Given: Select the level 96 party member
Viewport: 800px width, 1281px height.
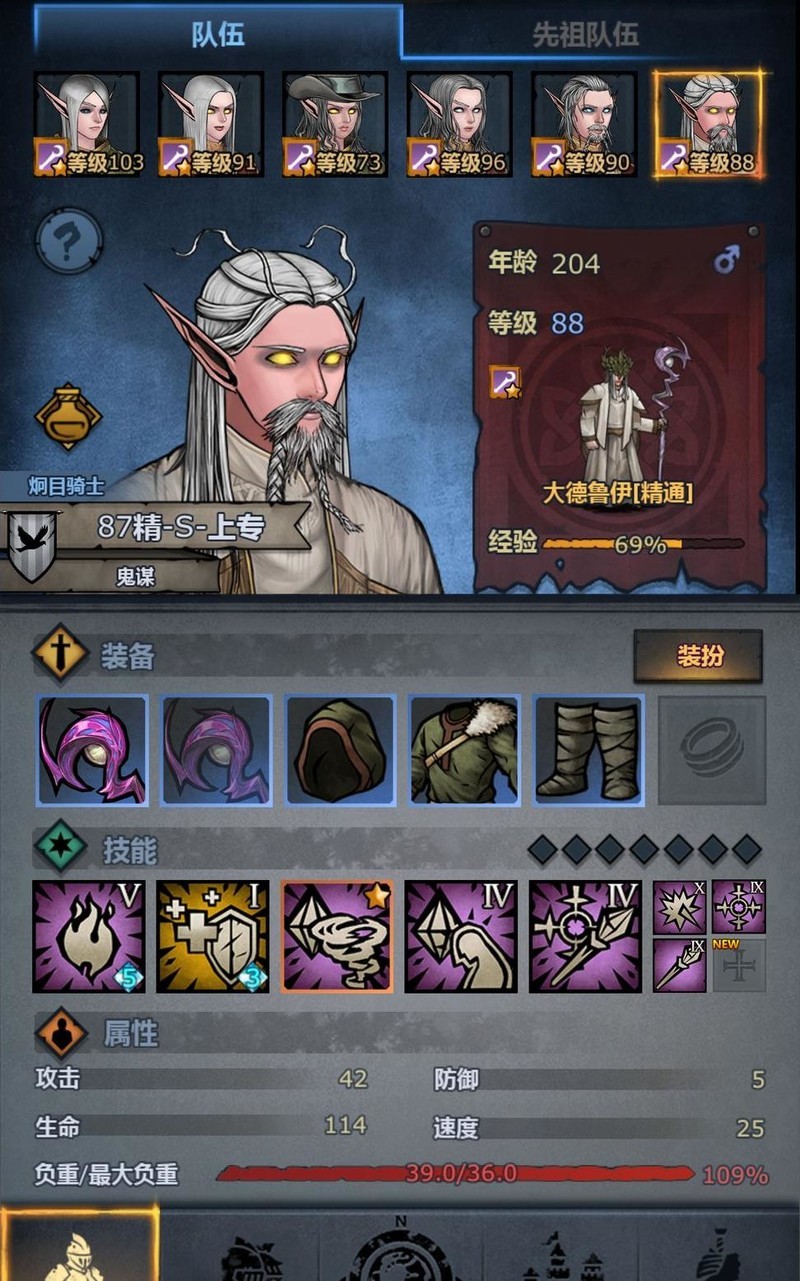Looking at the screenshot, I should coord(460,124).
